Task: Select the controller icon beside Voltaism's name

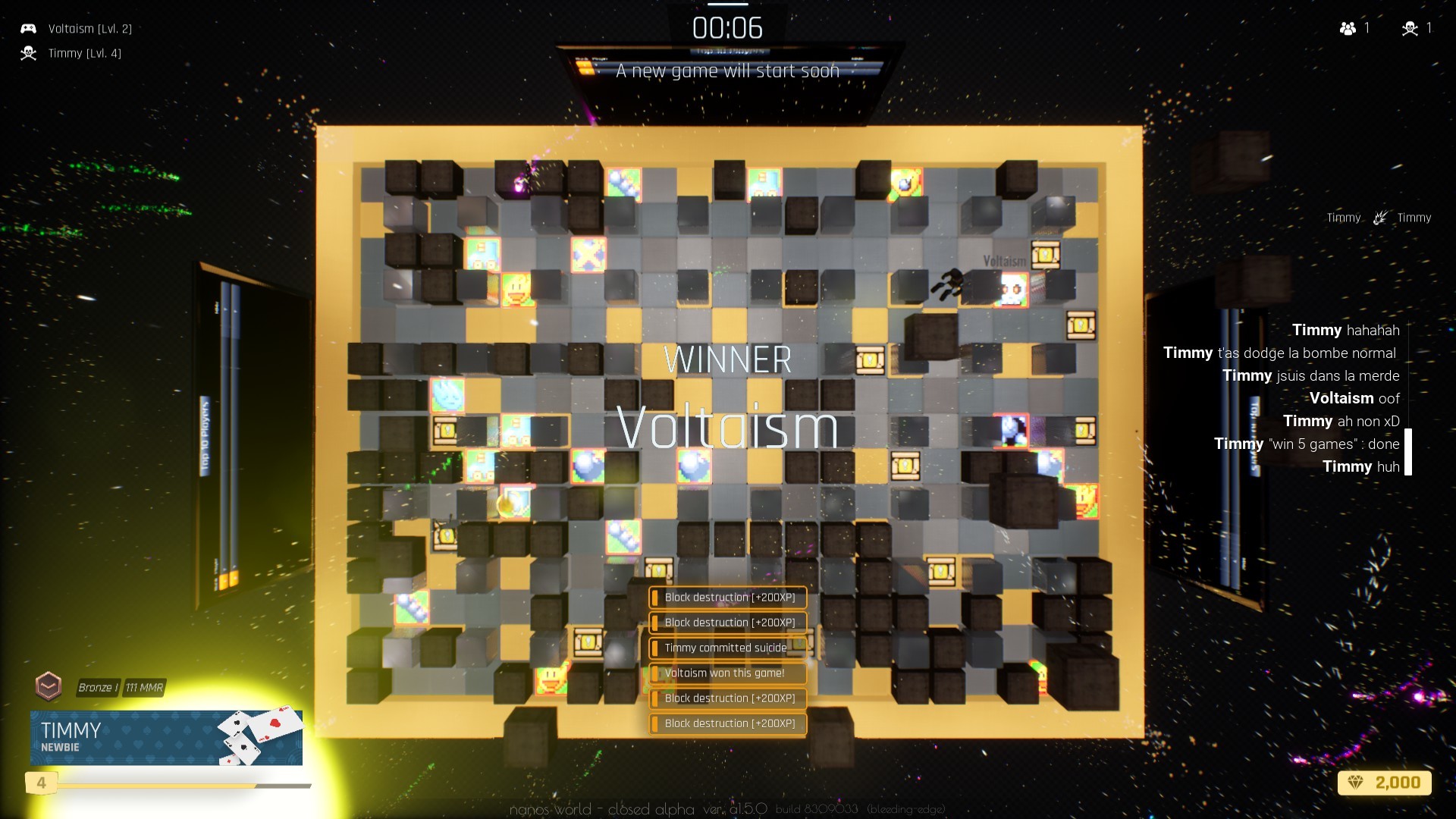Action: 28,28
